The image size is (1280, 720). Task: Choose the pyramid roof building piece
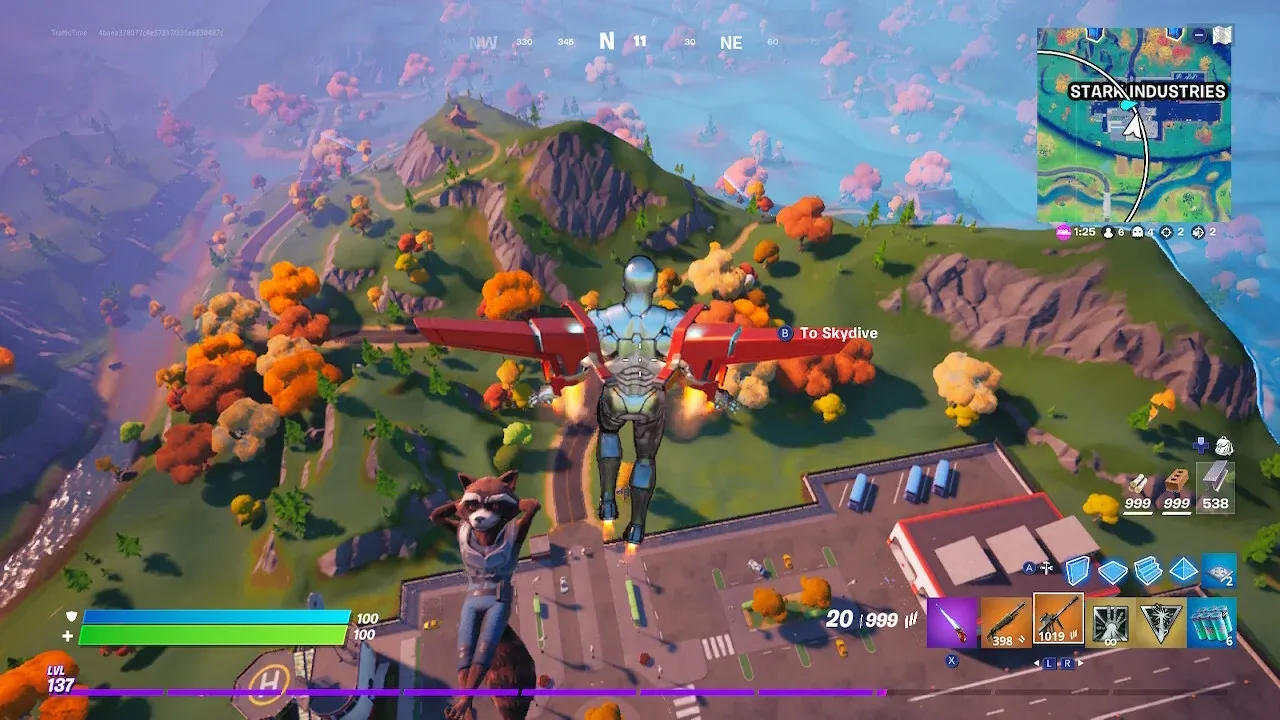click(1183, 570)
